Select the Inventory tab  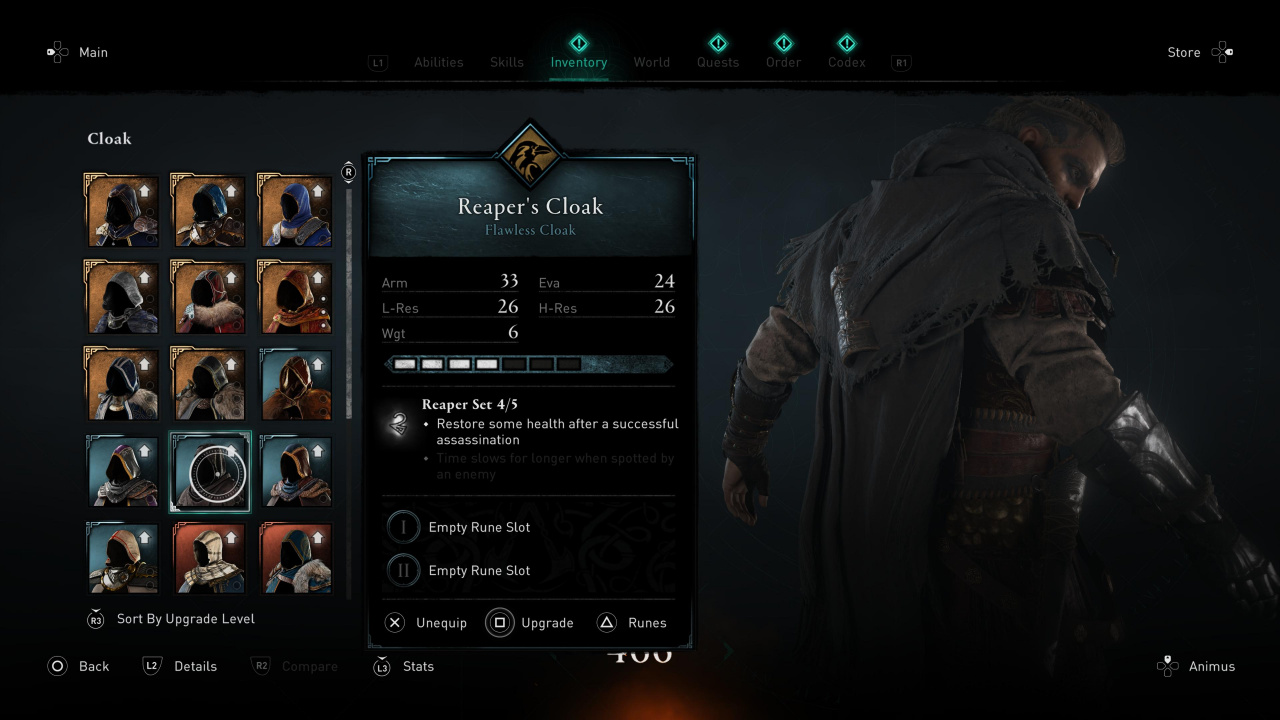pos(578,62)
